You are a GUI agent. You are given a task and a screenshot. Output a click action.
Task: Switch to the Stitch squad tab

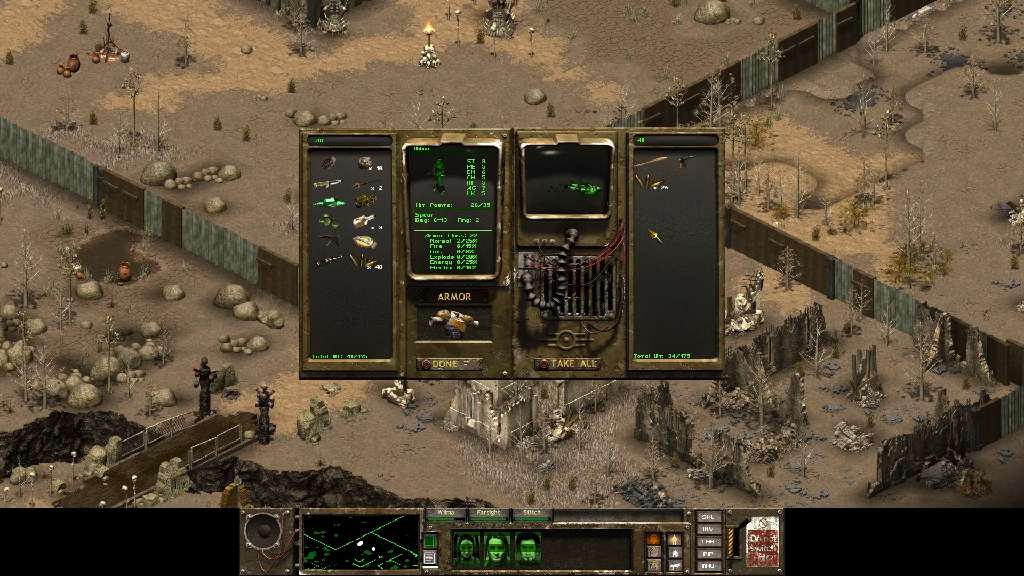click(532, 514)
